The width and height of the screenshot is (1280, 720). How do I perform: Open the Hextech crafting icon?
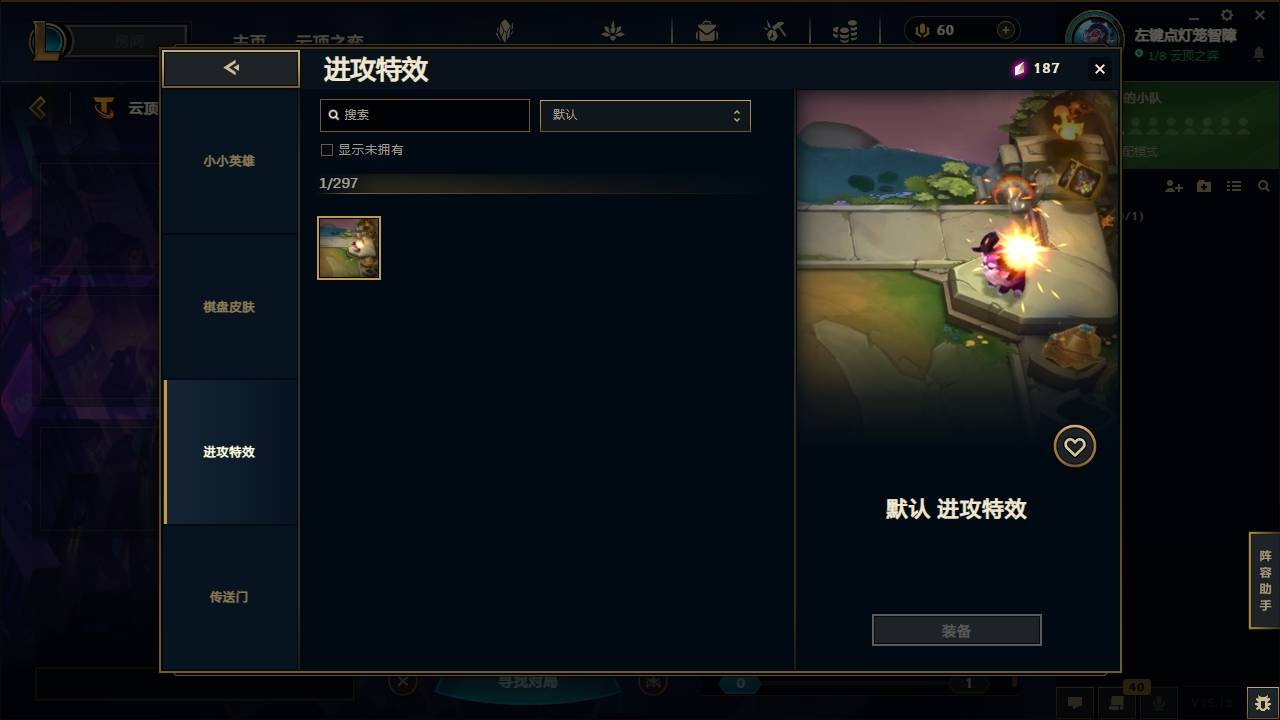775,30
